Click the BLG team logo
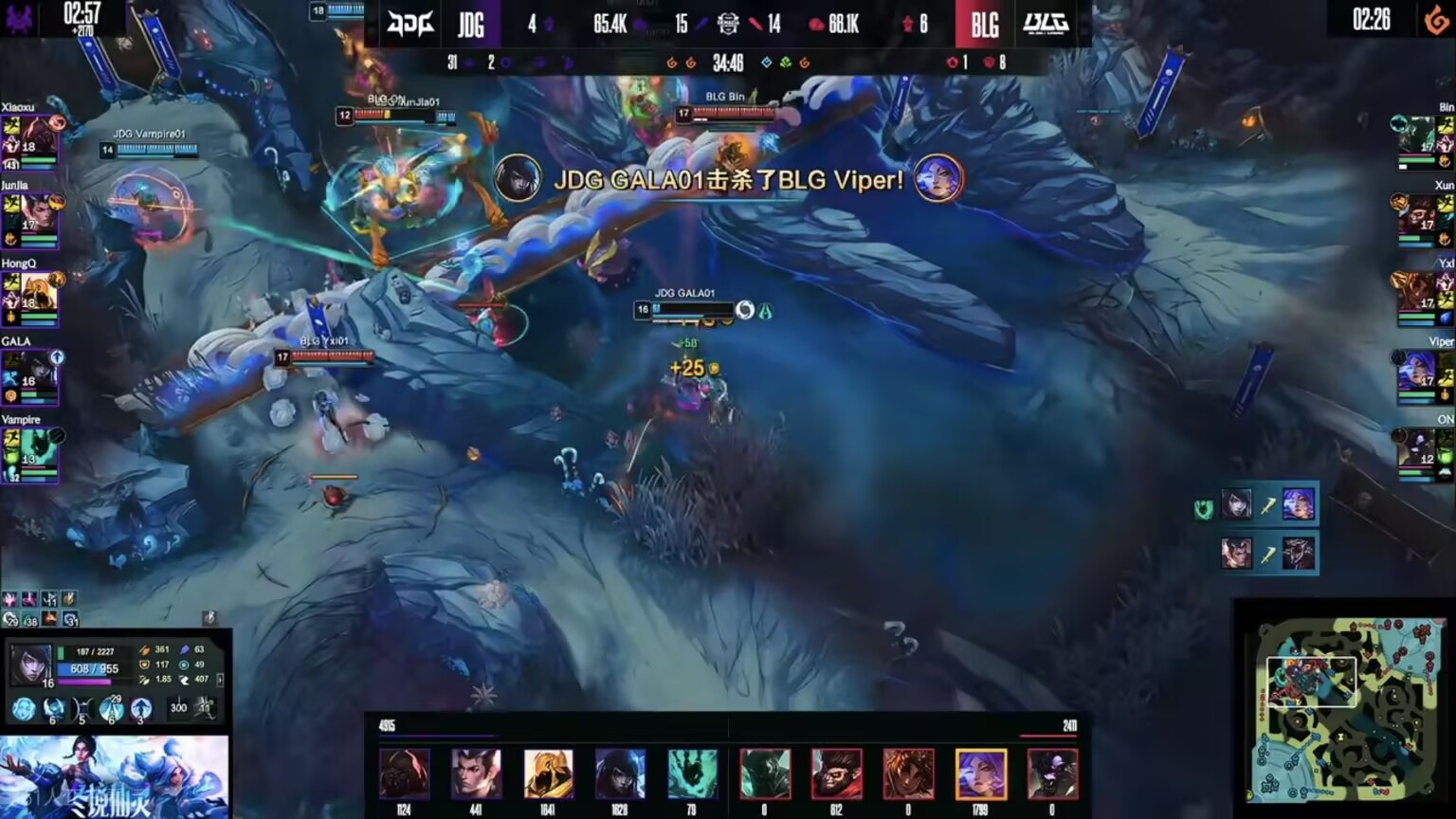 (1046, 23)
